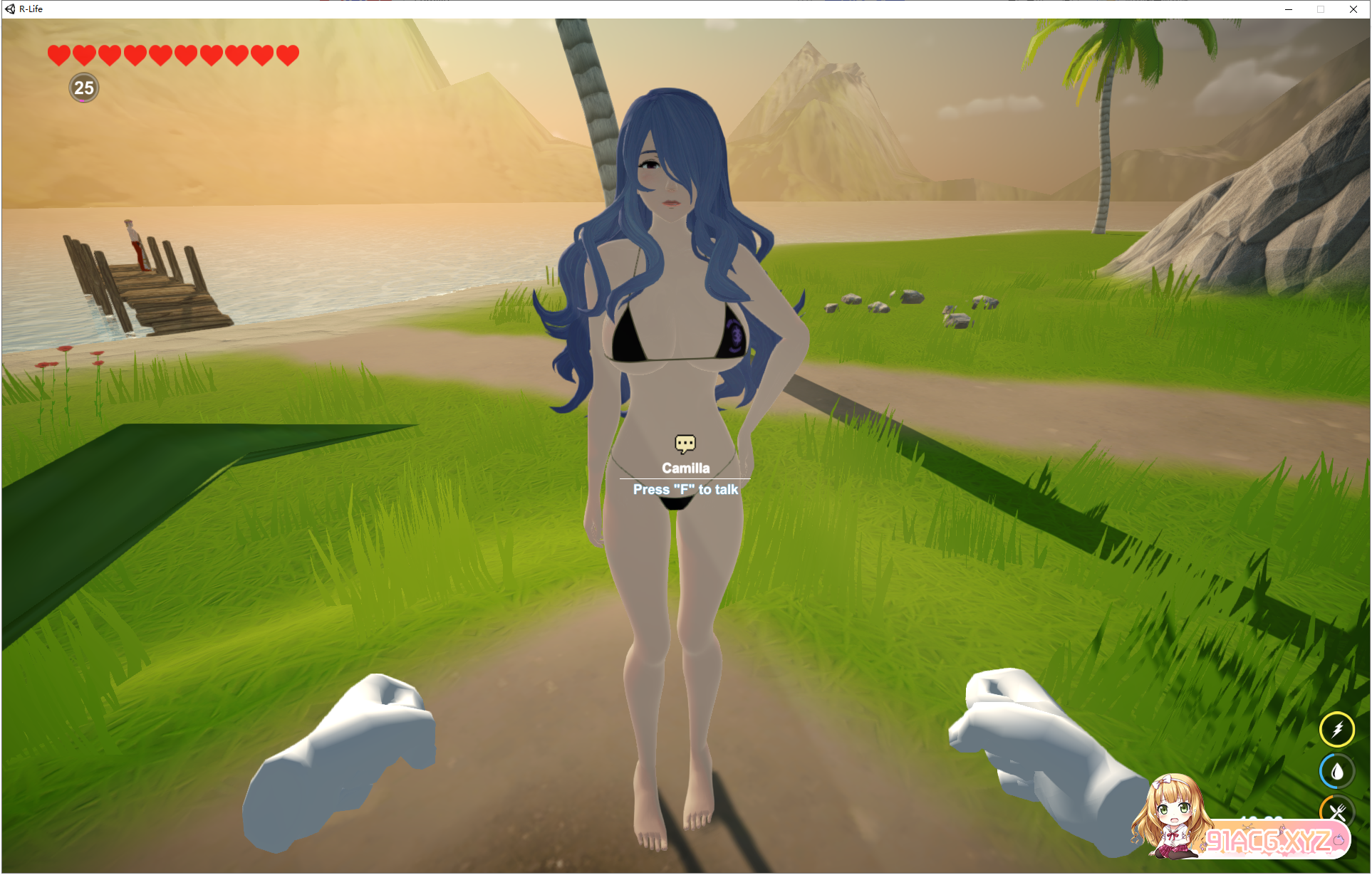Toggle the middle heart in the health display

pos(172,55)
